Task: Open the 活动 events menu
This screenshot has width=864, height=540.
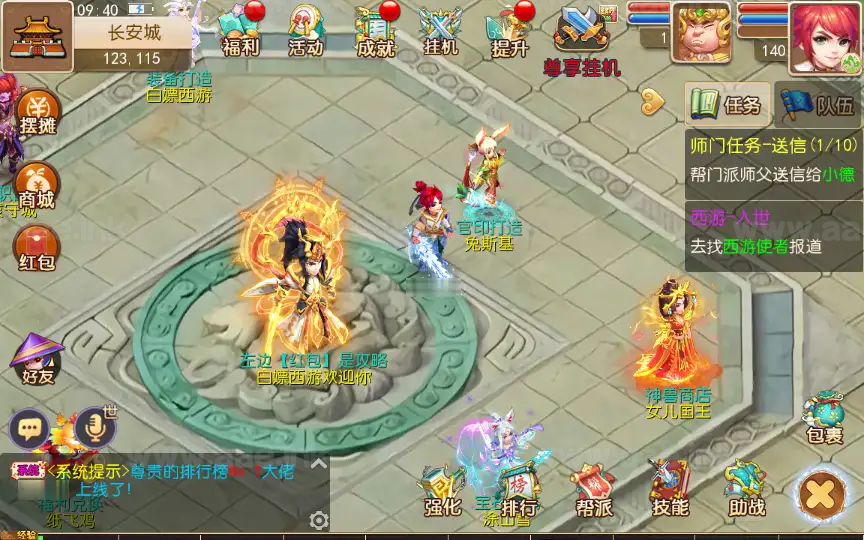Action: click(x=305, y=30)
